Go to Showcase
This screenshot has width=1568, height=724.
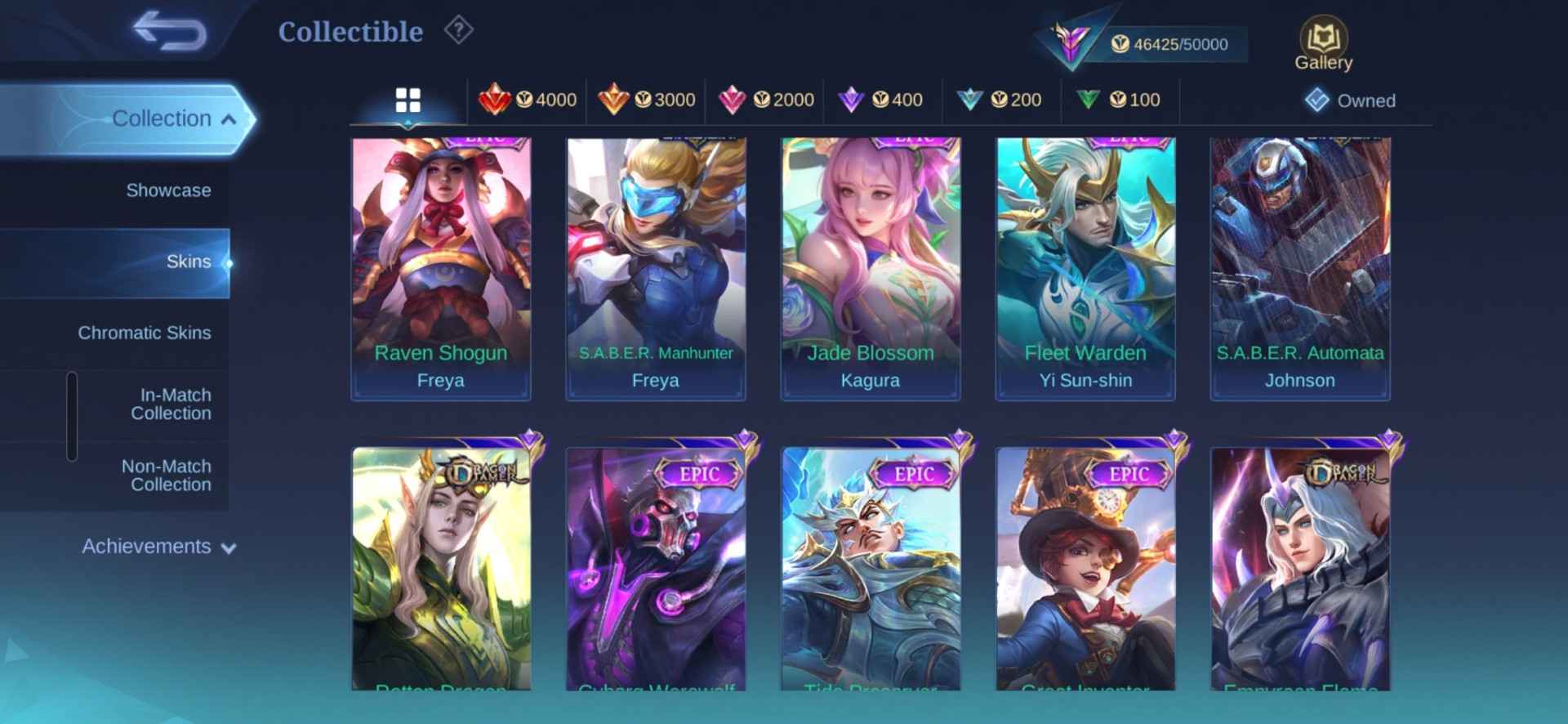[x=169, y=190]
